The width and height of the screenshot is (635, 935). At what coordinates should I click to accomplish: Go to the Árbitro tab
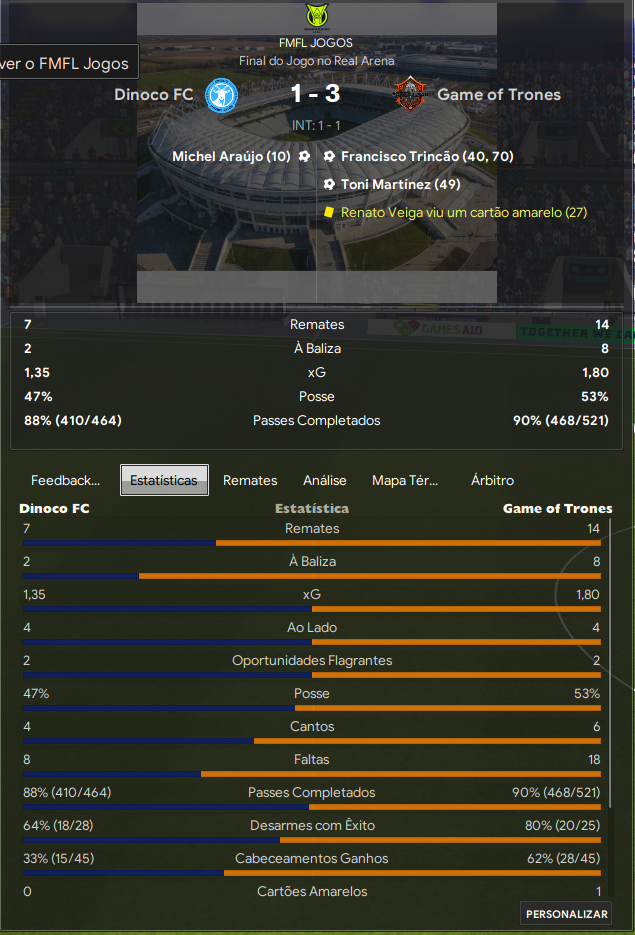point(492,480)
